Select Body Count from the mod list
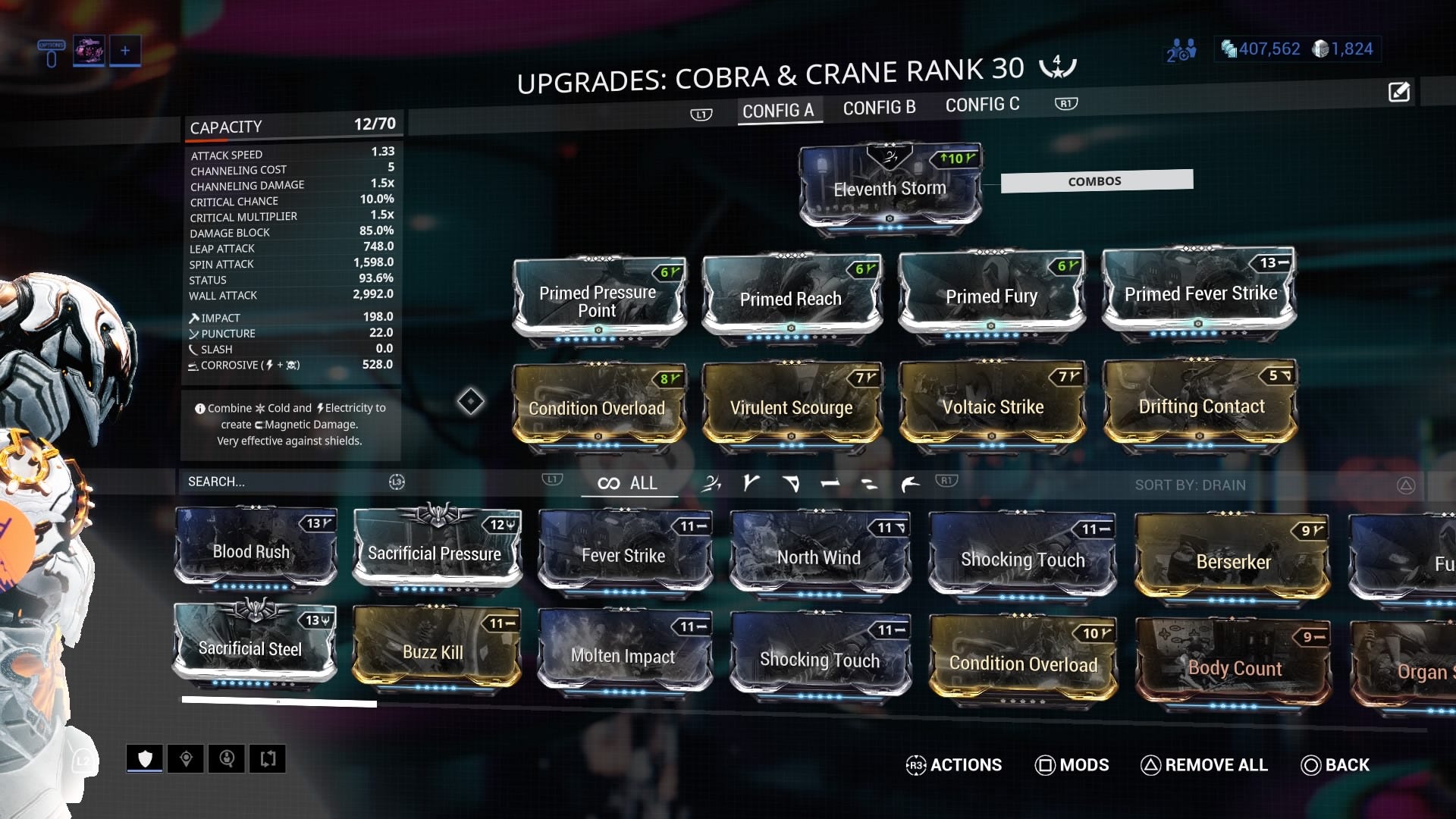This screenshot has width=1456, height=819. [1234, 667]
